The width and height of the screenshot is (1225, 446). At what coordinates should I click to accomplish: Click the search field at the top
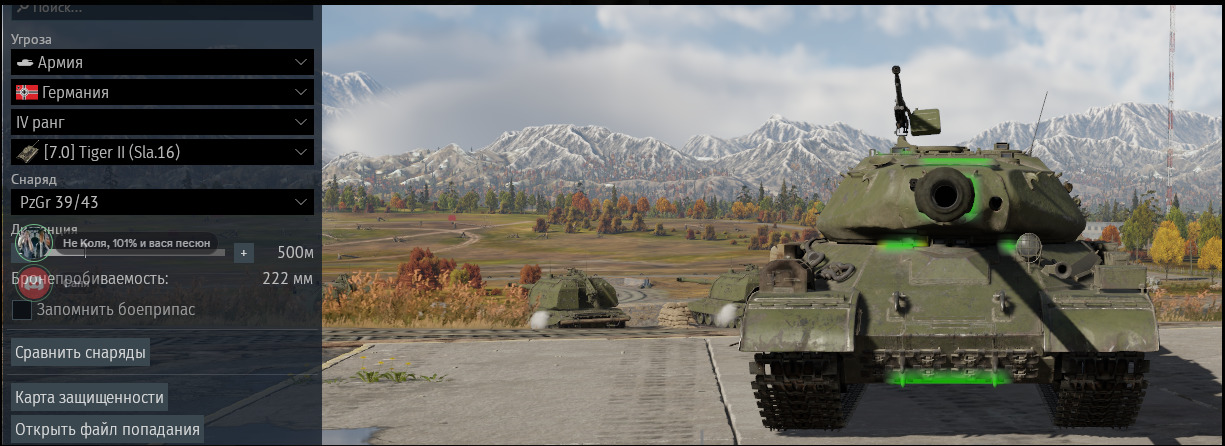point(162,9)
